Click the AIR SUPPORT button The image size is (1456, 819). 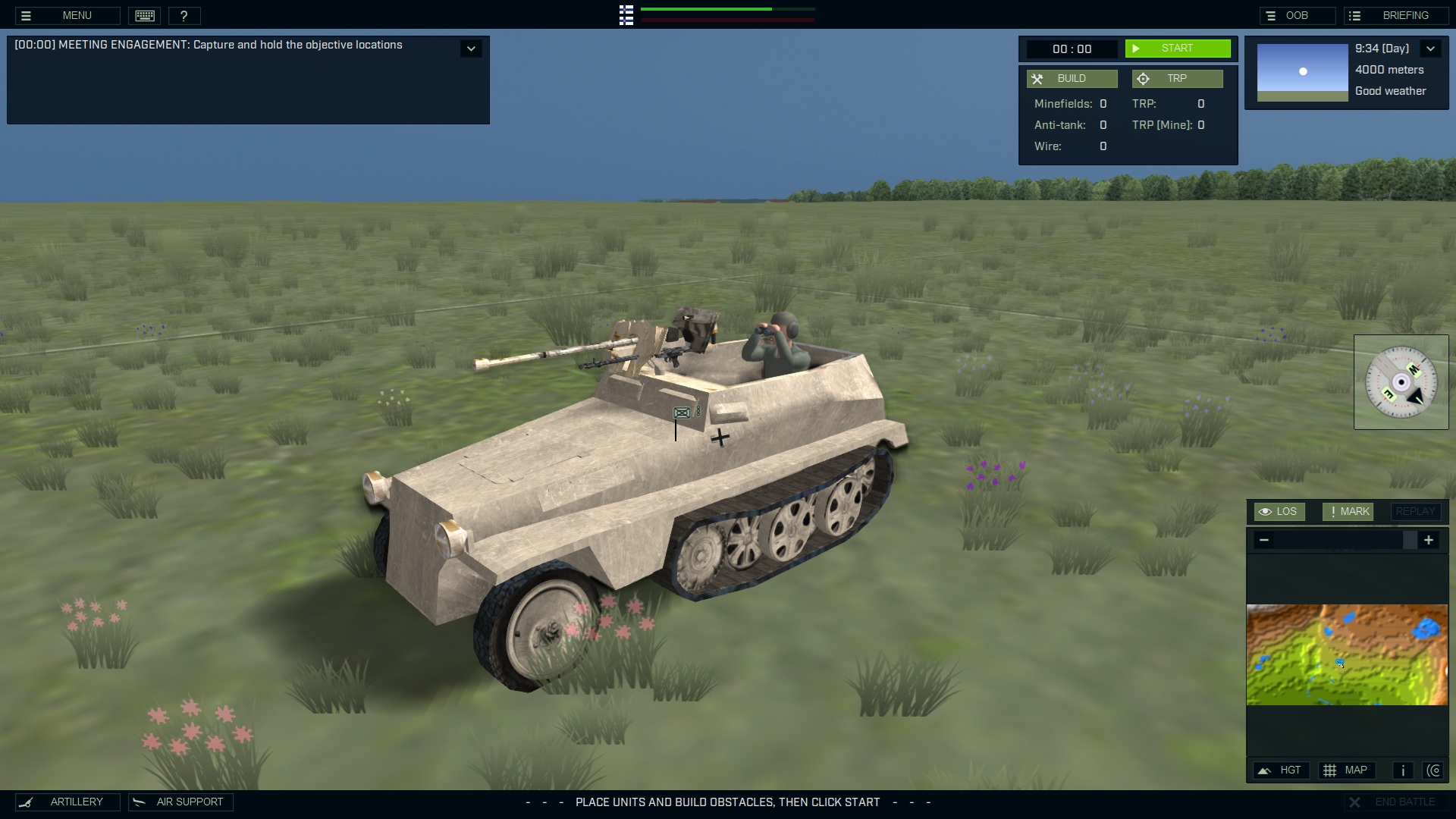180,802
